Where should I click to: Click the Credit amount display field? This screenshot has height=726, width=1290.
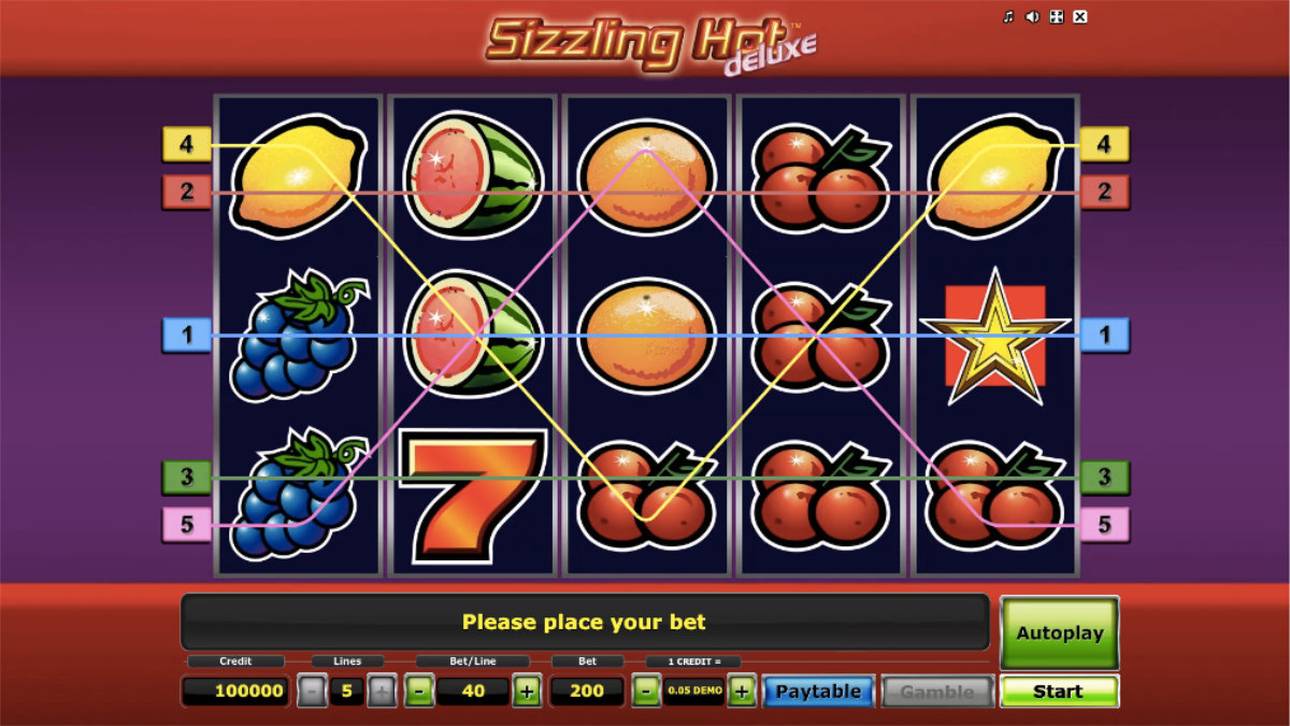(x=237, y=690)
